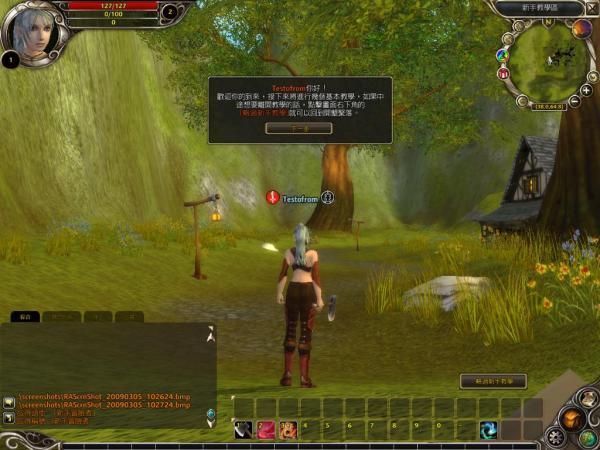Click the rainbow-colored orb beside the minimap
The width and height of the screenshot is (600, 450).
(x=503, y=53)
